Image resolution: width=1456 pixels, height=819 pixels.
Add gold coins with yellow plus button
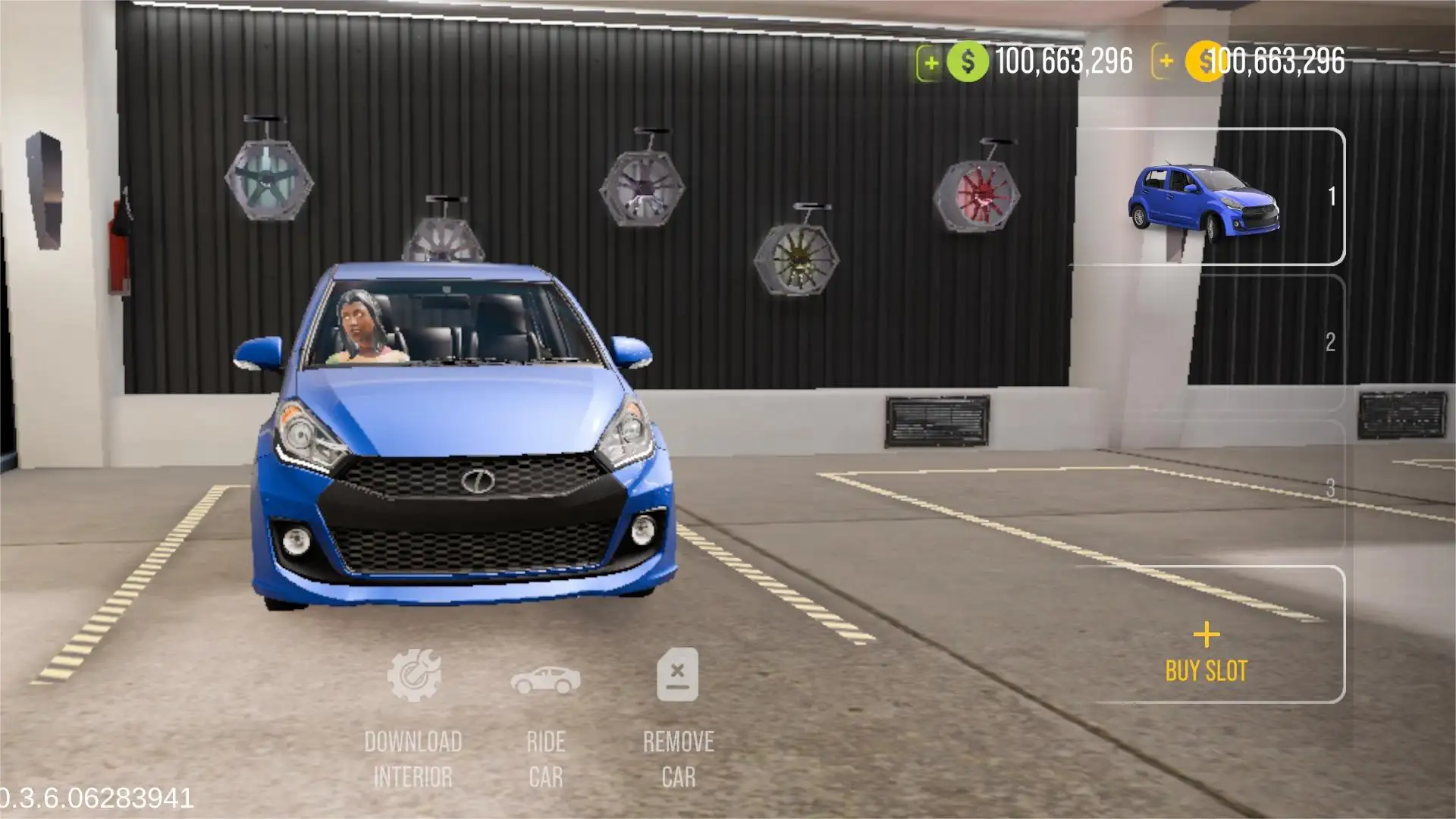1166,61
